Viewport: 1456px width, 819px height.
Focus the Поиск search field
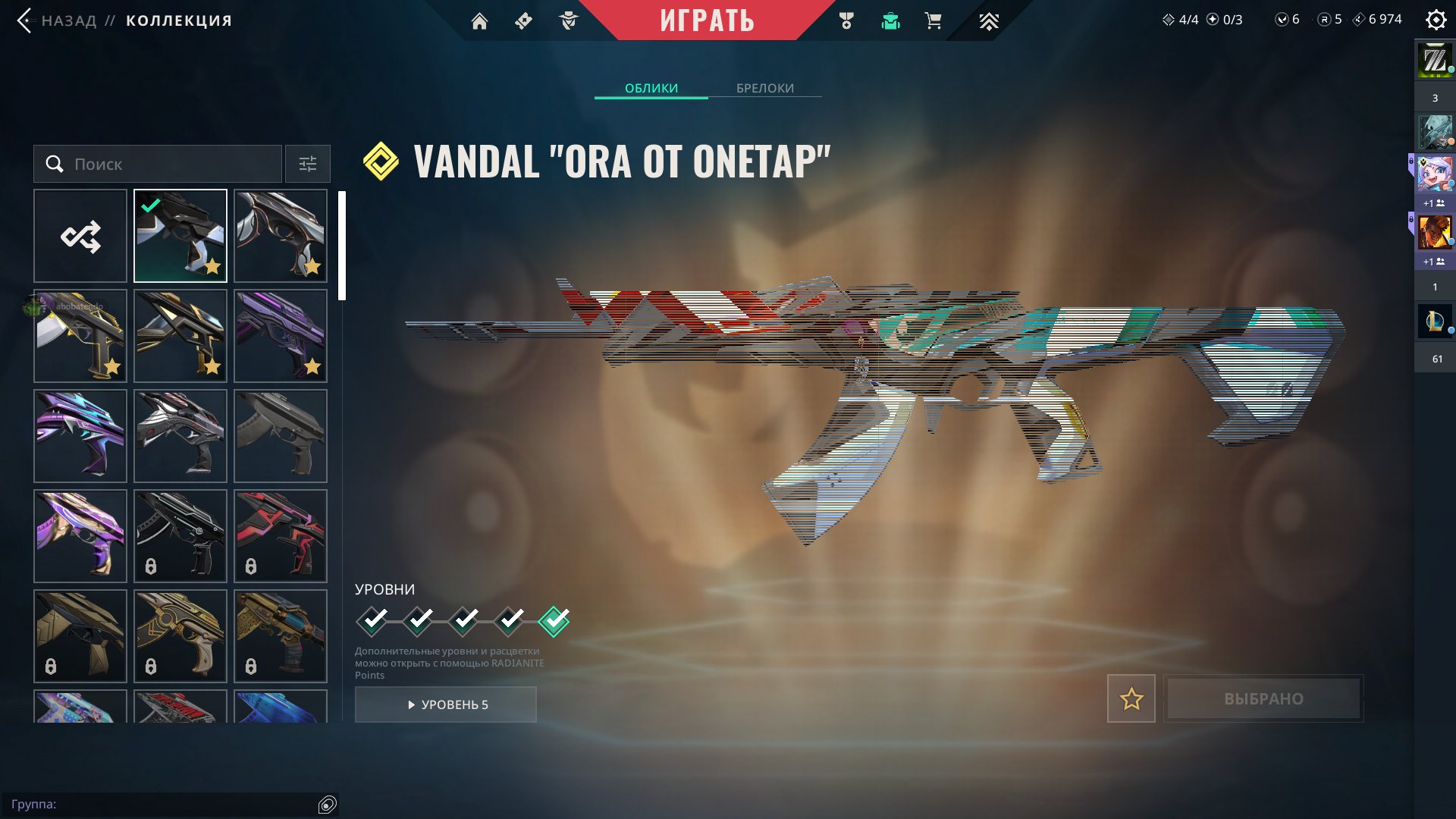[x=167, y=164]
